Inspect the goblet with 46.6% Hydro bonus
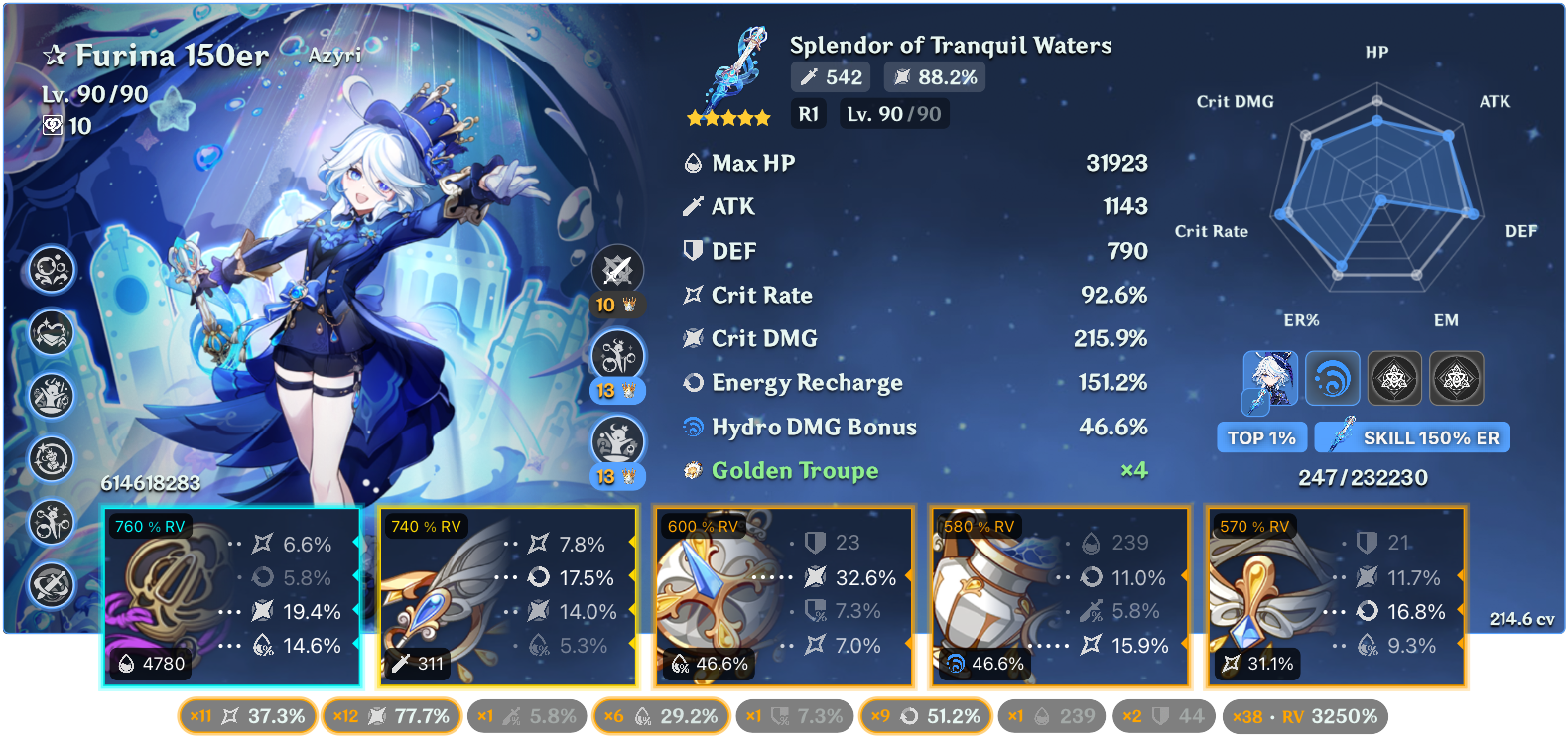The image size is (1568, 741). coord(1059,597)
